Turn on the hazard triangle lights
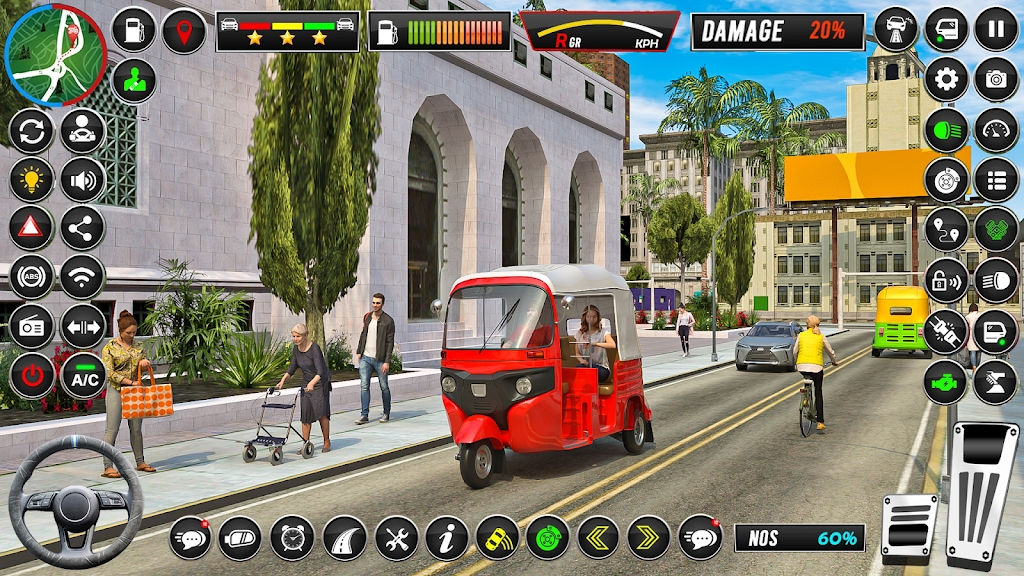Viewport: 1024px width, 576px height. 32,228
